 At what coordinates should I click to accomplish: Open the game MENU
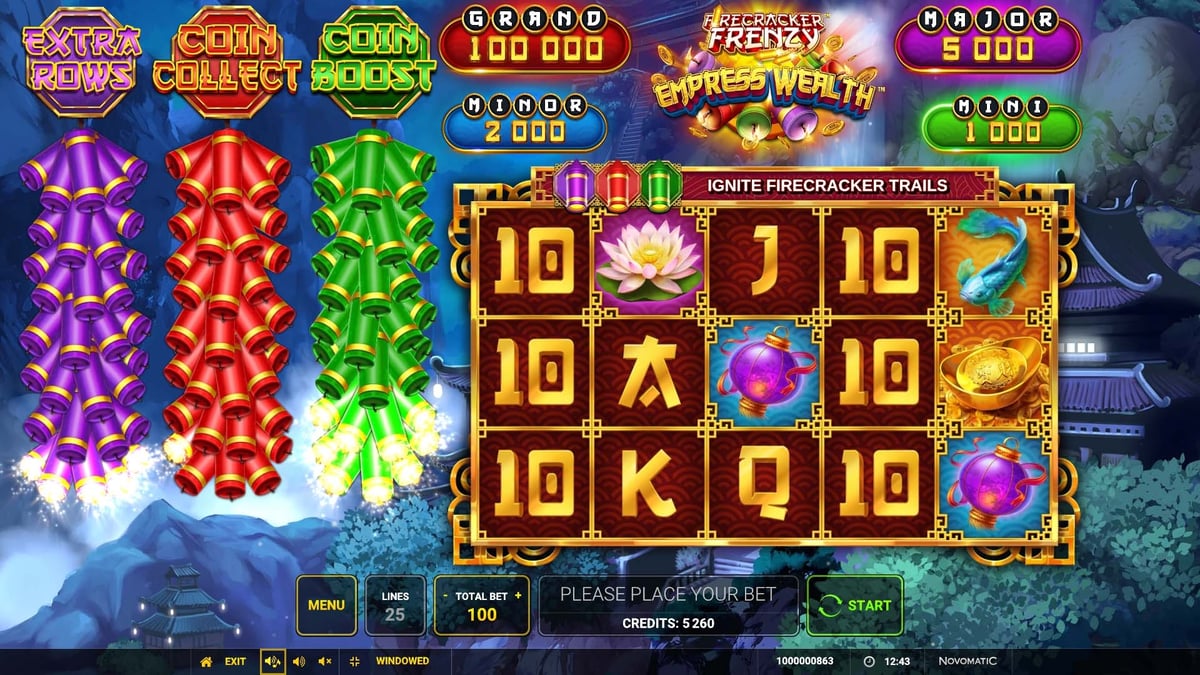[x=326, y=605]
